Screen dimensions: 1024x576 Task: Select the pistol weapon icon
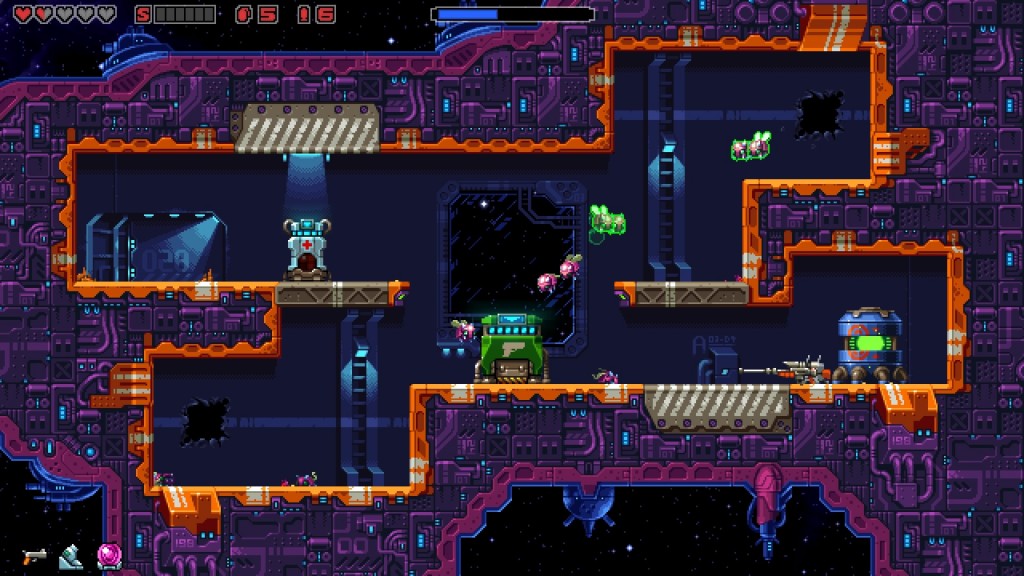[x=35, y=555]
